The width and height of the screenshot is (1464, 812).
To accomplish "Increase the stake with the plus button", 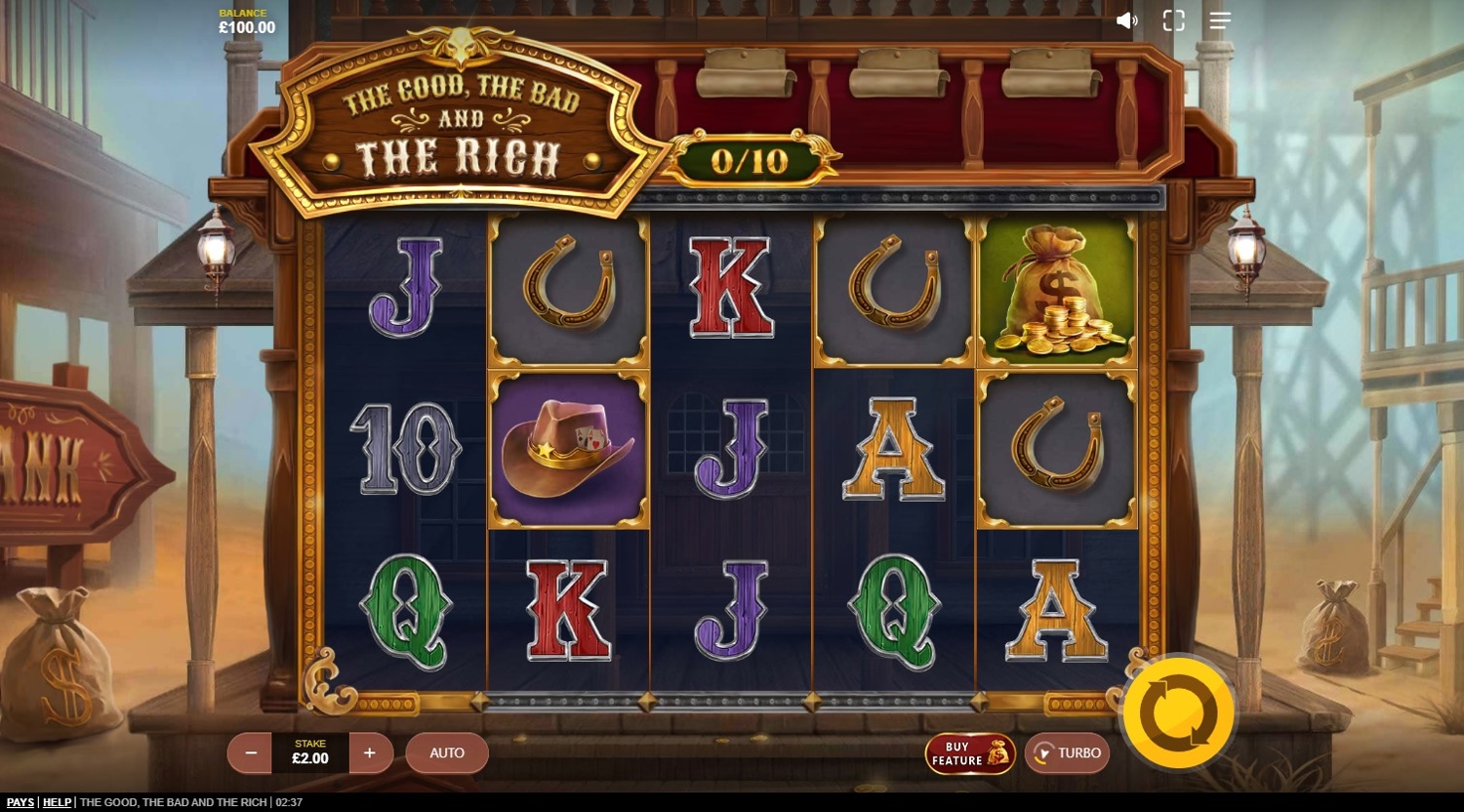I will [x=370, y=752].
